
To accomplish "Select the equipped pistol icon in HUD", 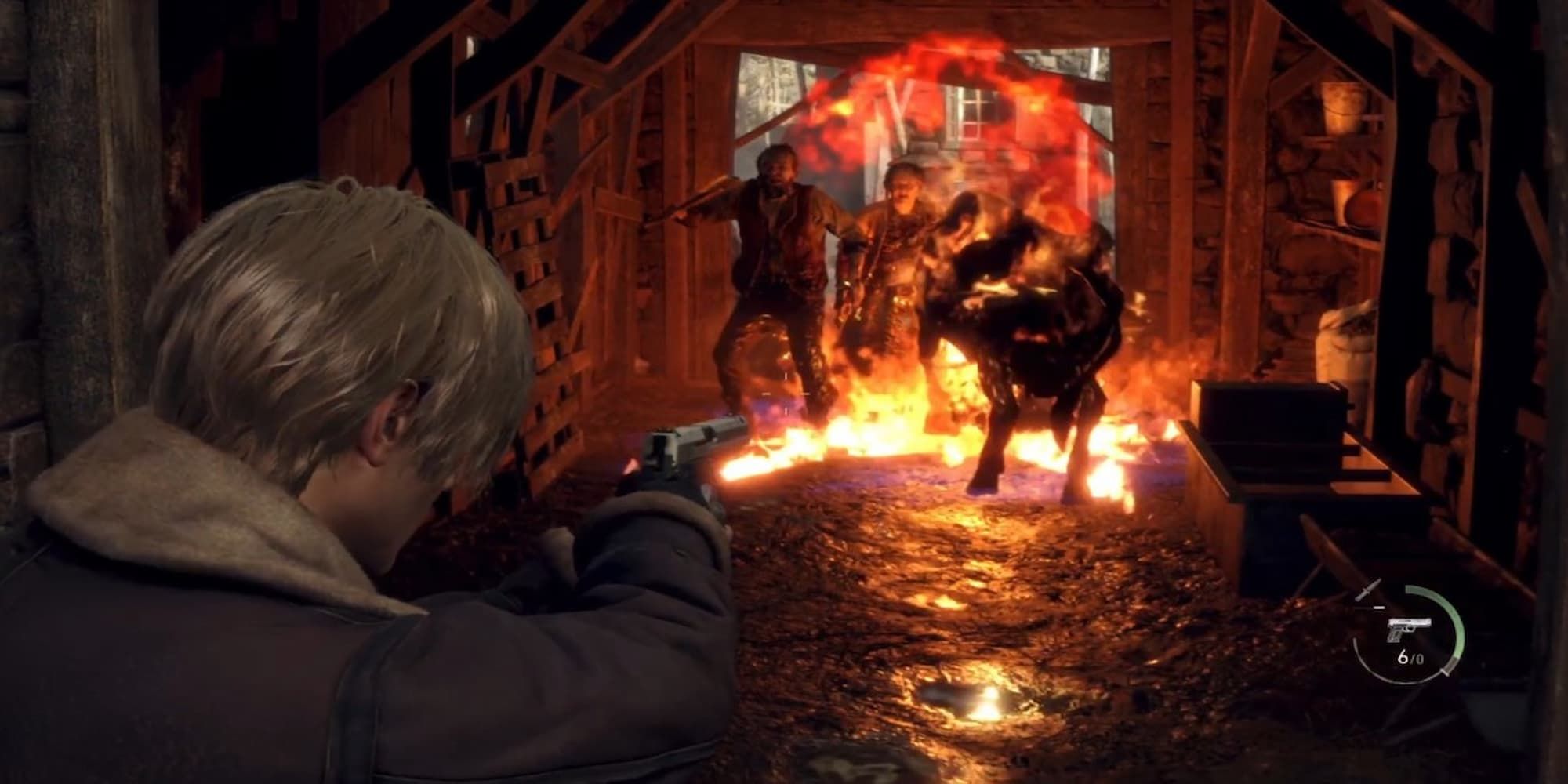I will 1409,629.
